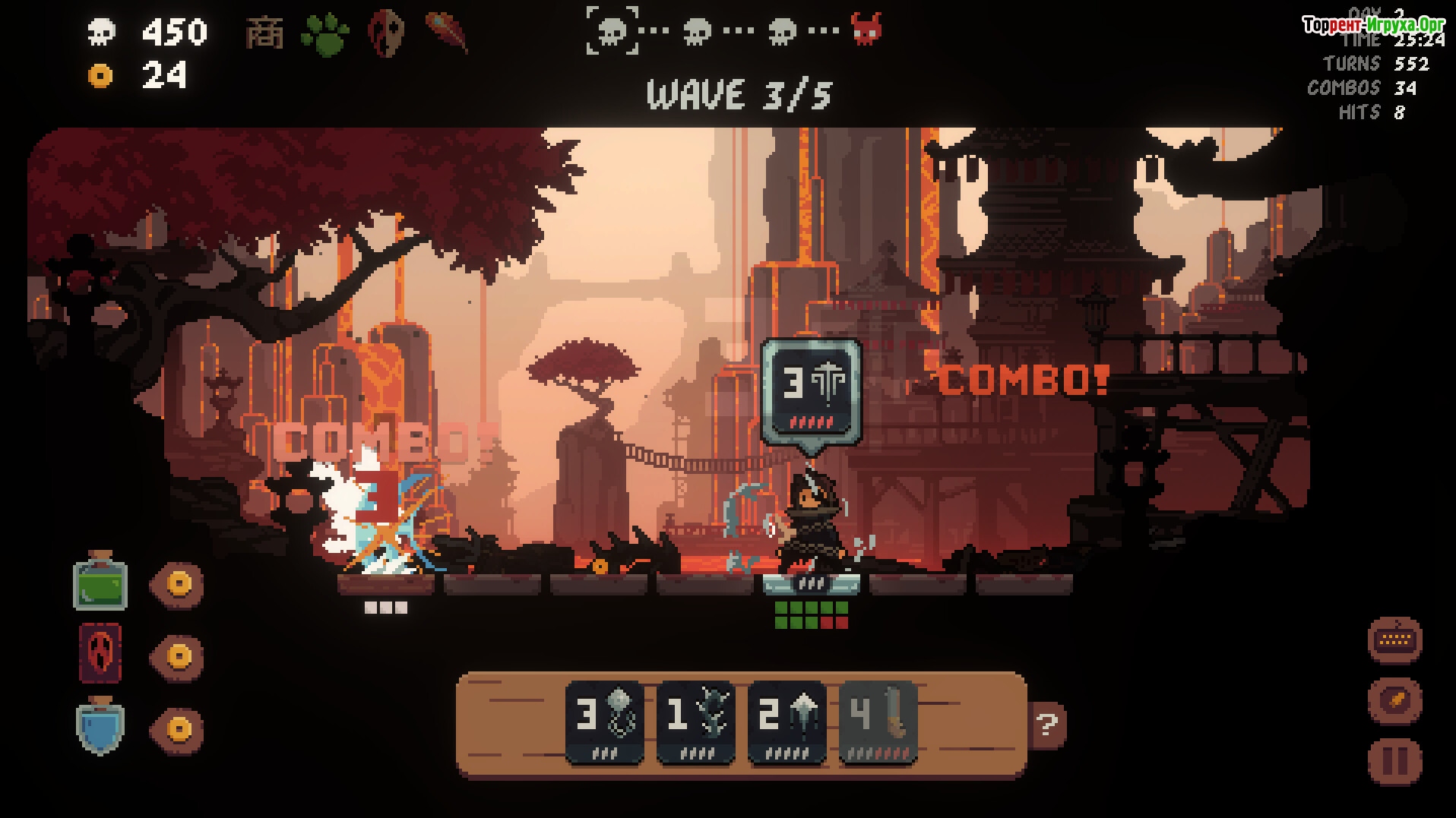The width and height of the screenshot is (1456, 818).
Task: Click the red demon boss wave marker
Action: (866, 30)
